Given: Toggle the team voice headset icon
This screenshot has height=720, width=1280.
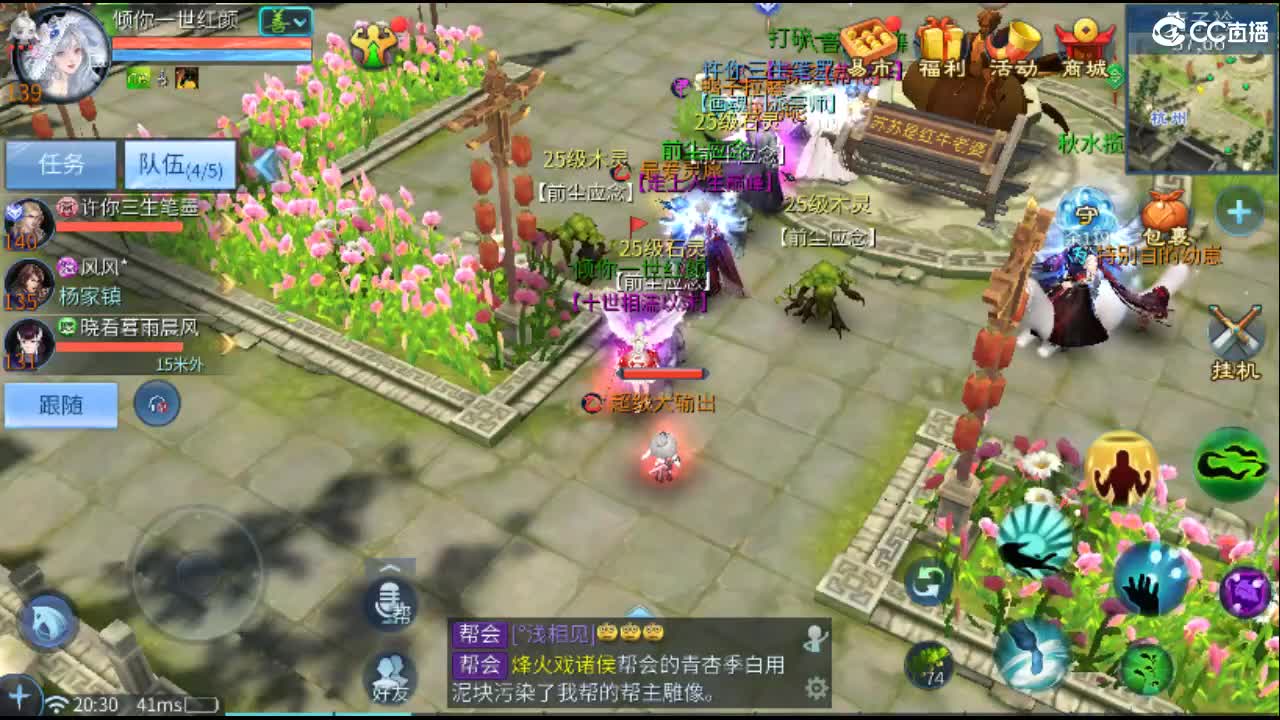Looking at the screenshot, I should [158, 404].
